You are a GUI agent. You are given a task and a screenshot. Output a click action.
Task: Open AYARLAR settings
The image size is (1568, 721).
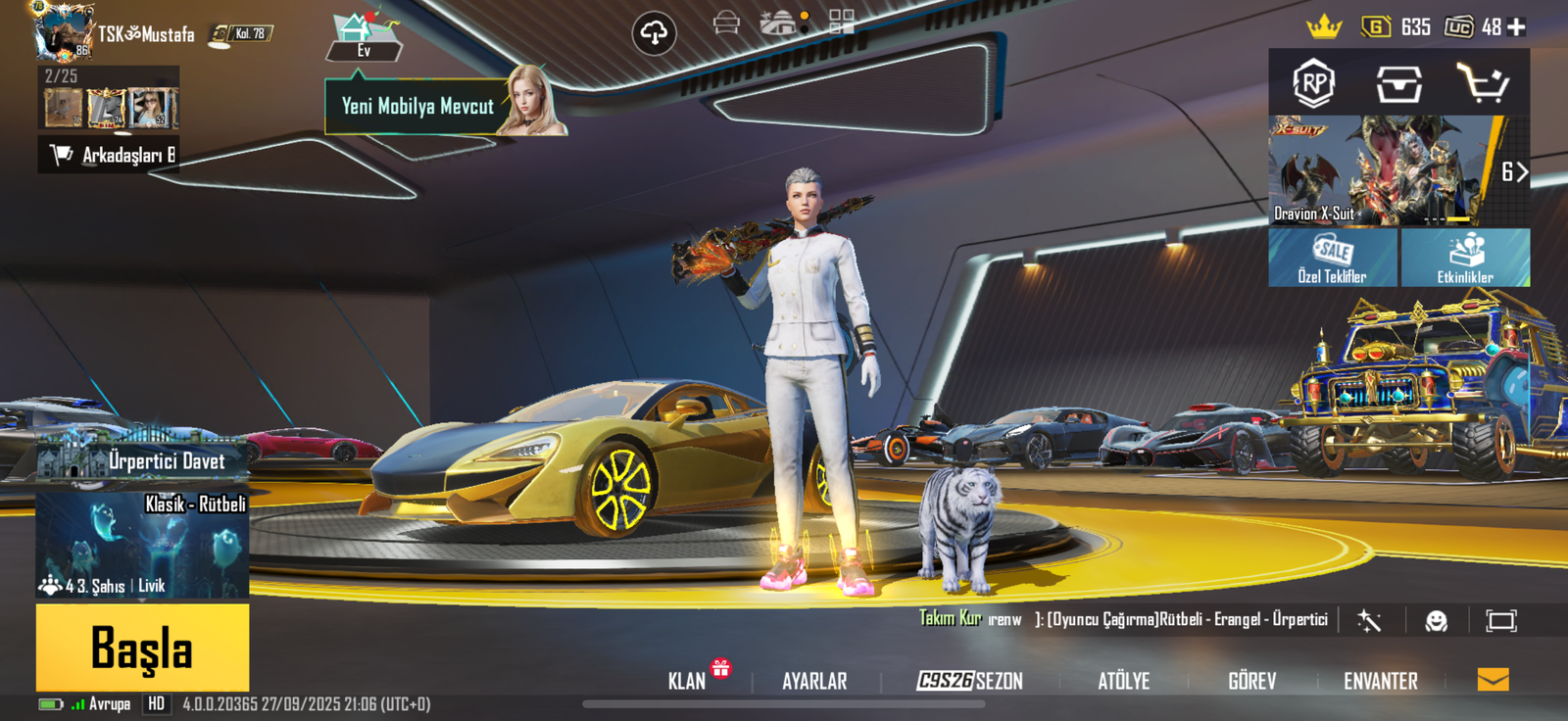point(814,681)
